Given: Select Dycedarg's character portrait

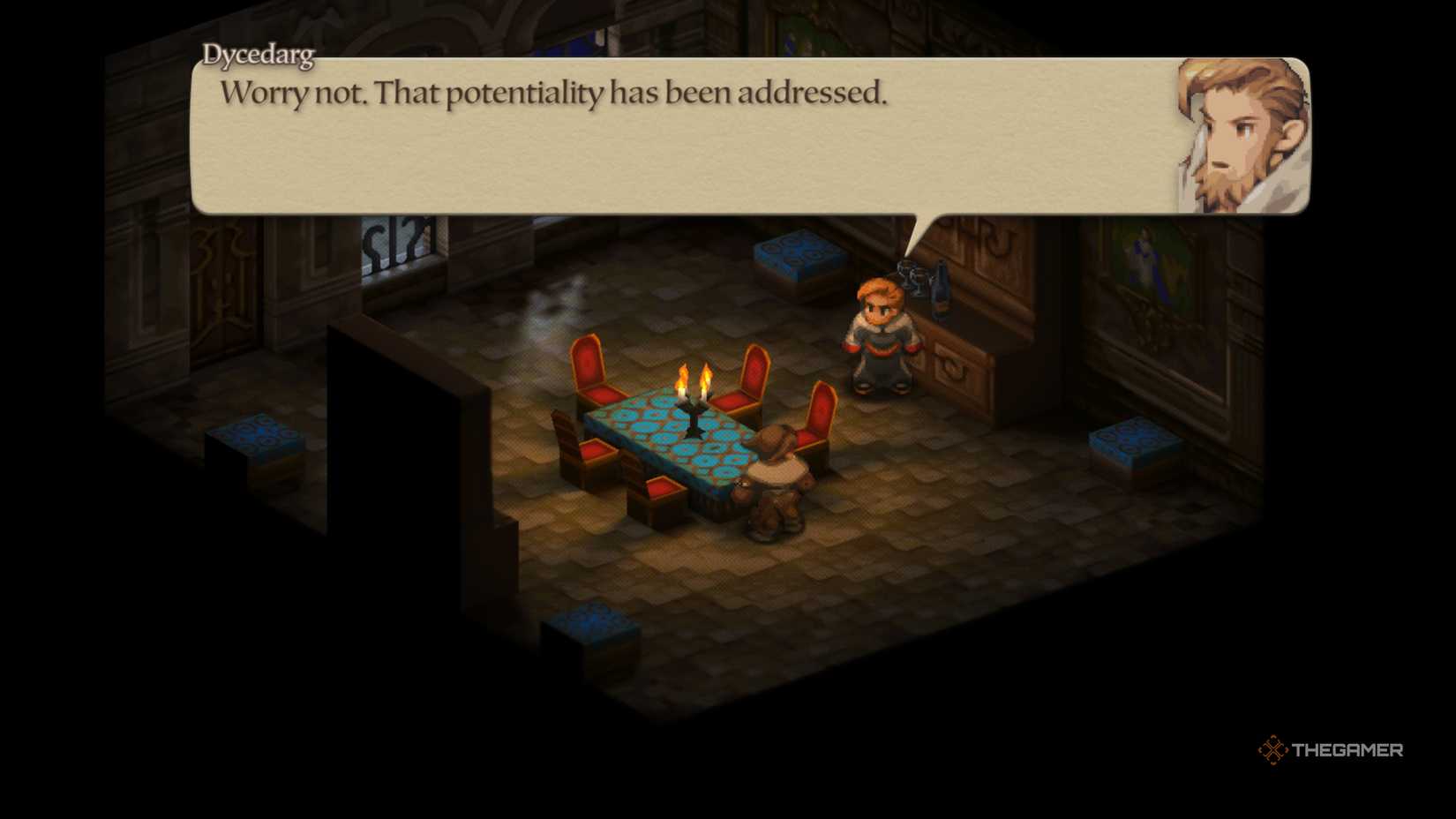Looking at the screenshot, I should (1238, 132).
